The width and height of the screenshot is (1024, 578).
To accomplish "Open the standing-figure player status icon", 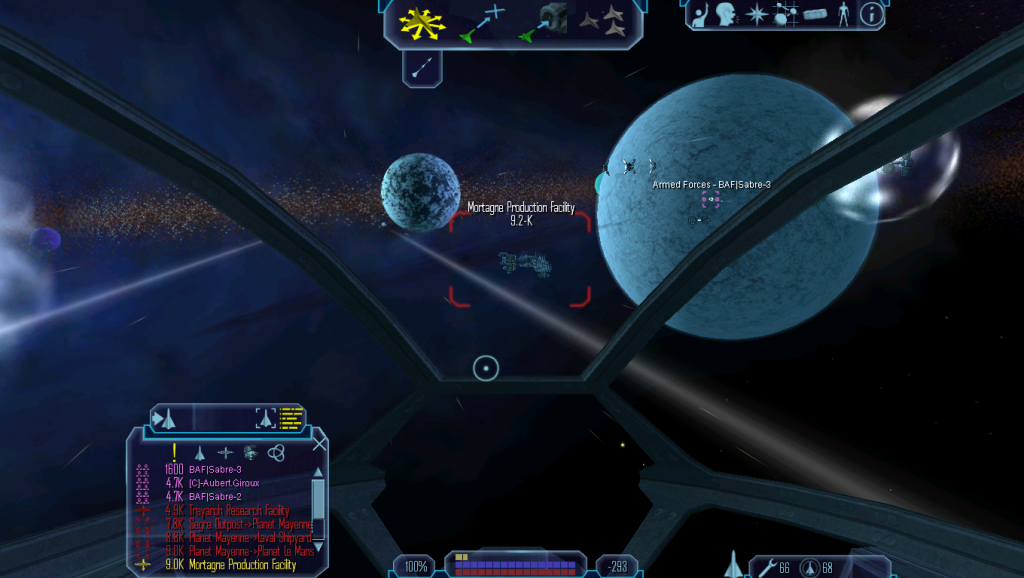I will tap(843, 14).
